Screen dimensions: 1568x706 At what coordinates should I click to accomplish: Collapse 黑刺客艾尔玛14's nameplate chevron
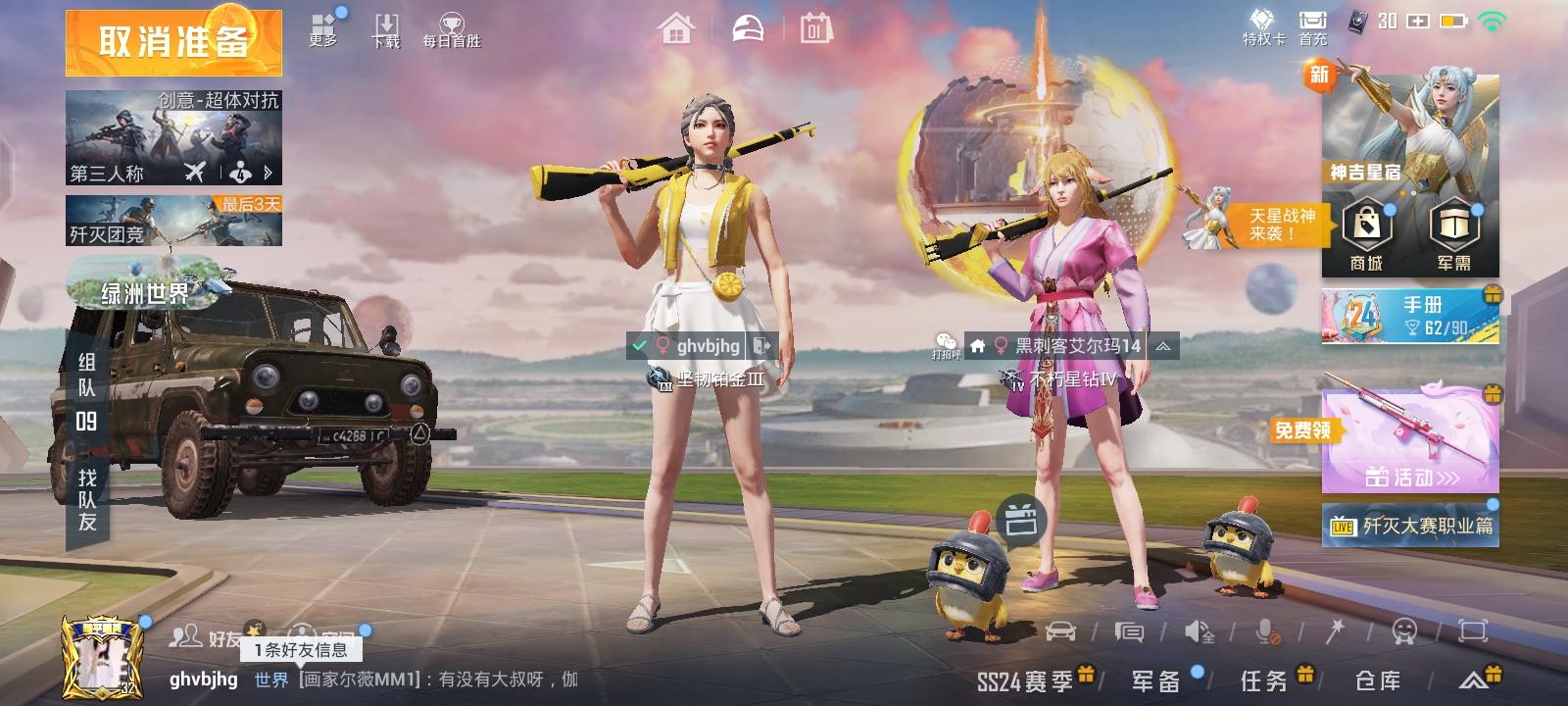click(1160, 346)
